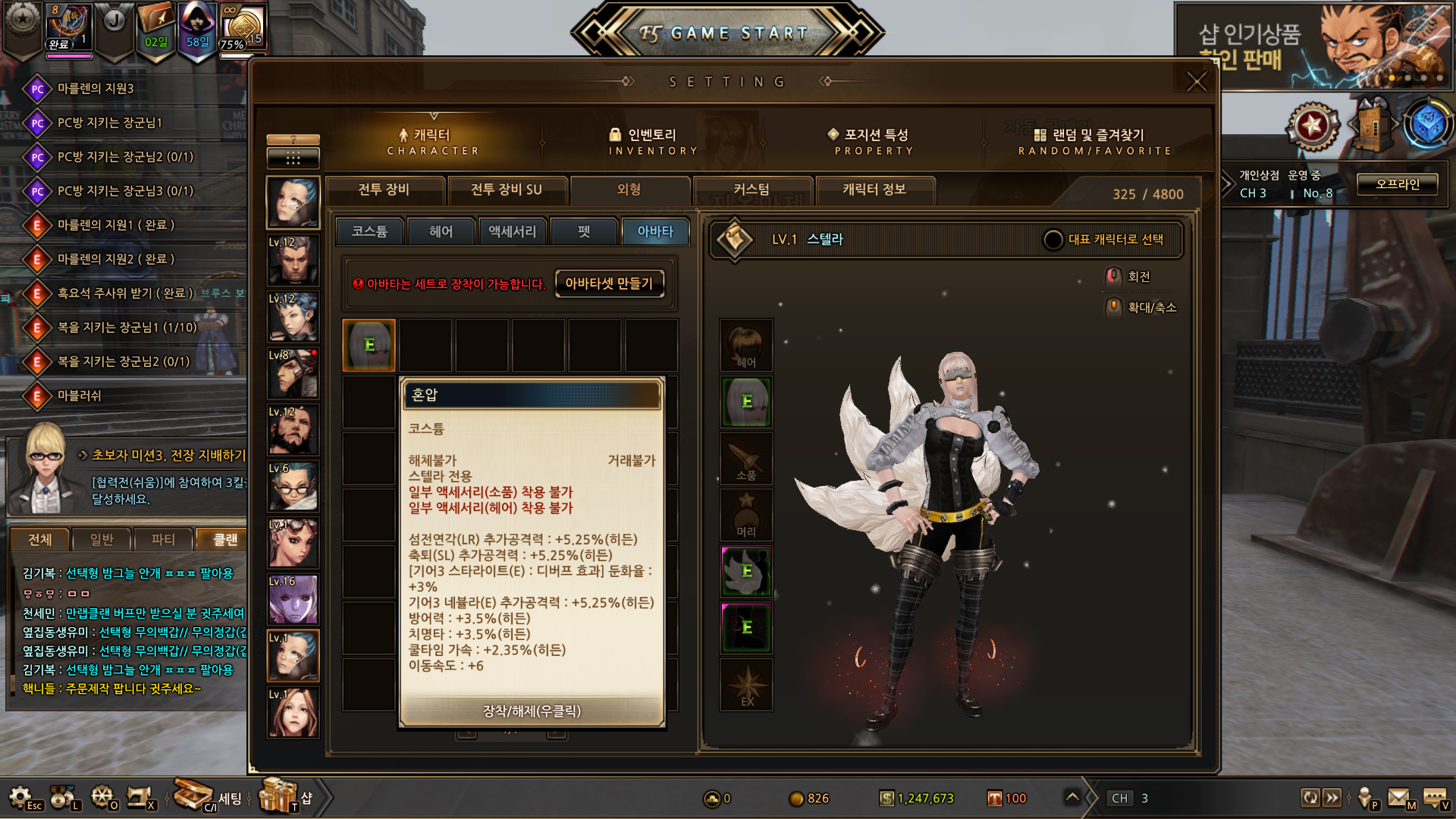1456x819 pixels.
Task: Switch to the 캐릭터 정보 tab
Action: [x=874, y=190]
